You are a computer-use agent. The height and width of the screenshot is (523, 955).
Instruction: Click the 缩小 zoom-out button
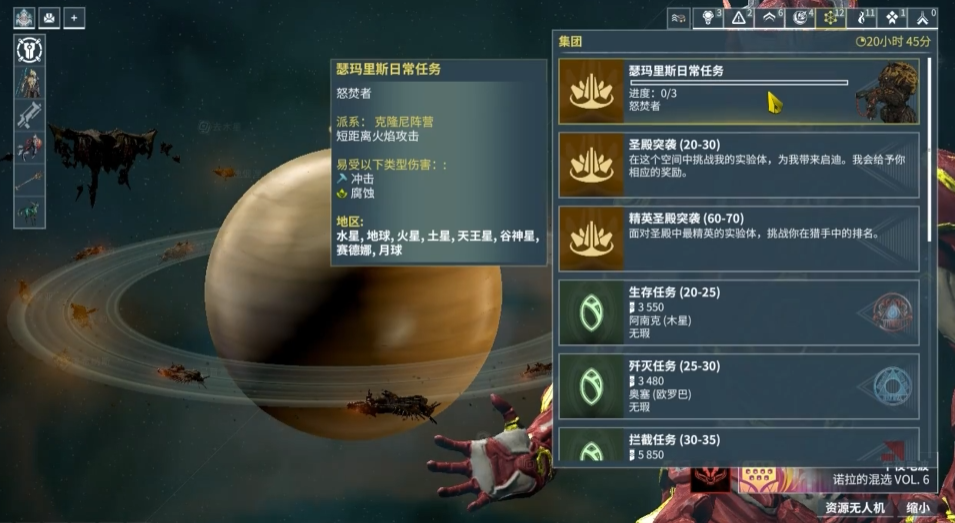click(x=917, y=508)
